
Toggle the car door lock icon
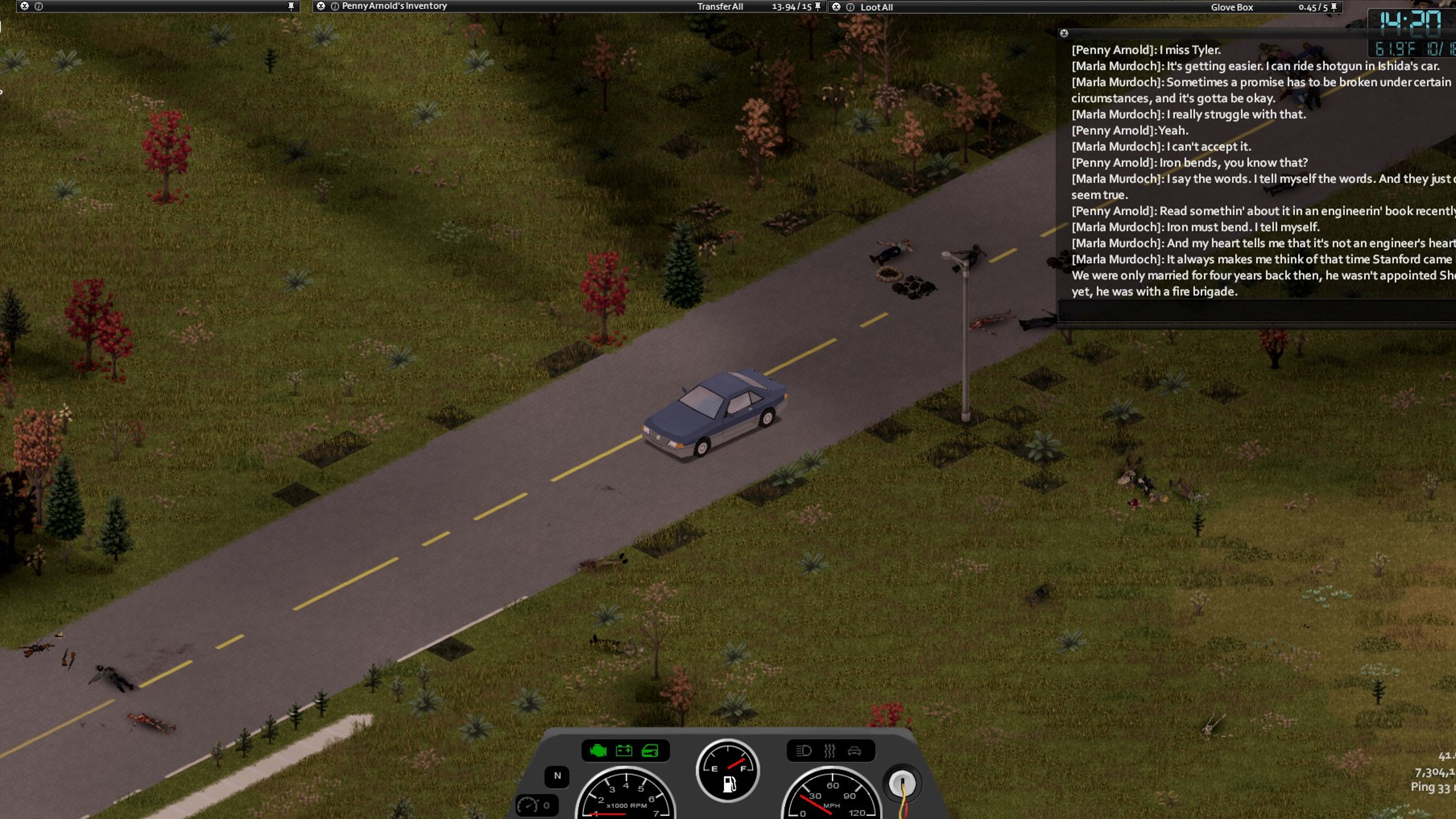(x=650, y=751)
